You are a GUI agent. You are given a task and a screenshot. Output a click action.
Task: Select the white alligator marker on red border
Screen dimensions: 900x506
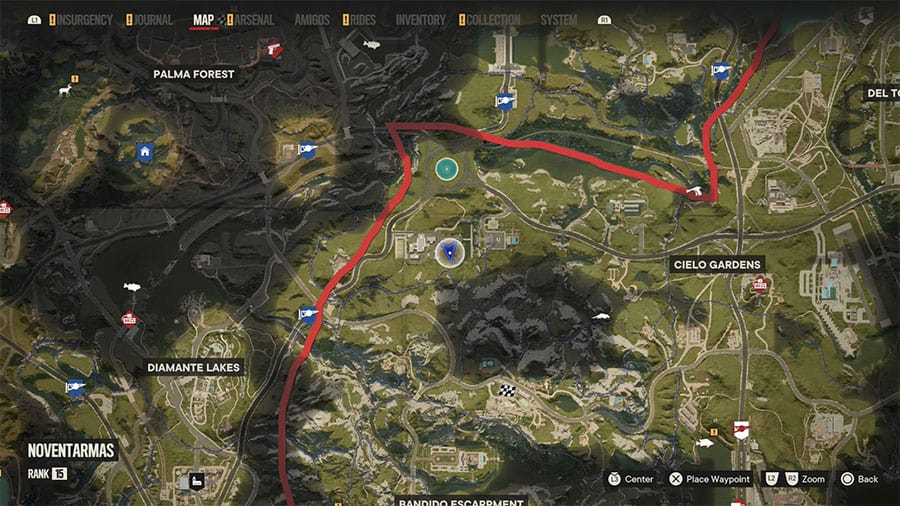click(695, 189)
